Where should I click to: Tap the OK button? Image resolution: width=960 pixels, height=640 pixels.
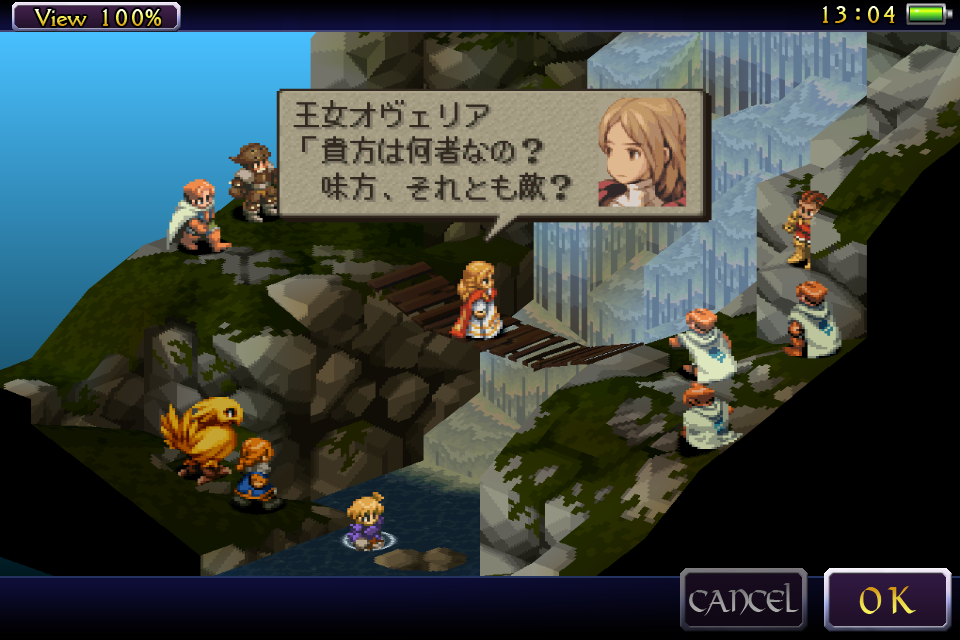[x=887, y=600]
